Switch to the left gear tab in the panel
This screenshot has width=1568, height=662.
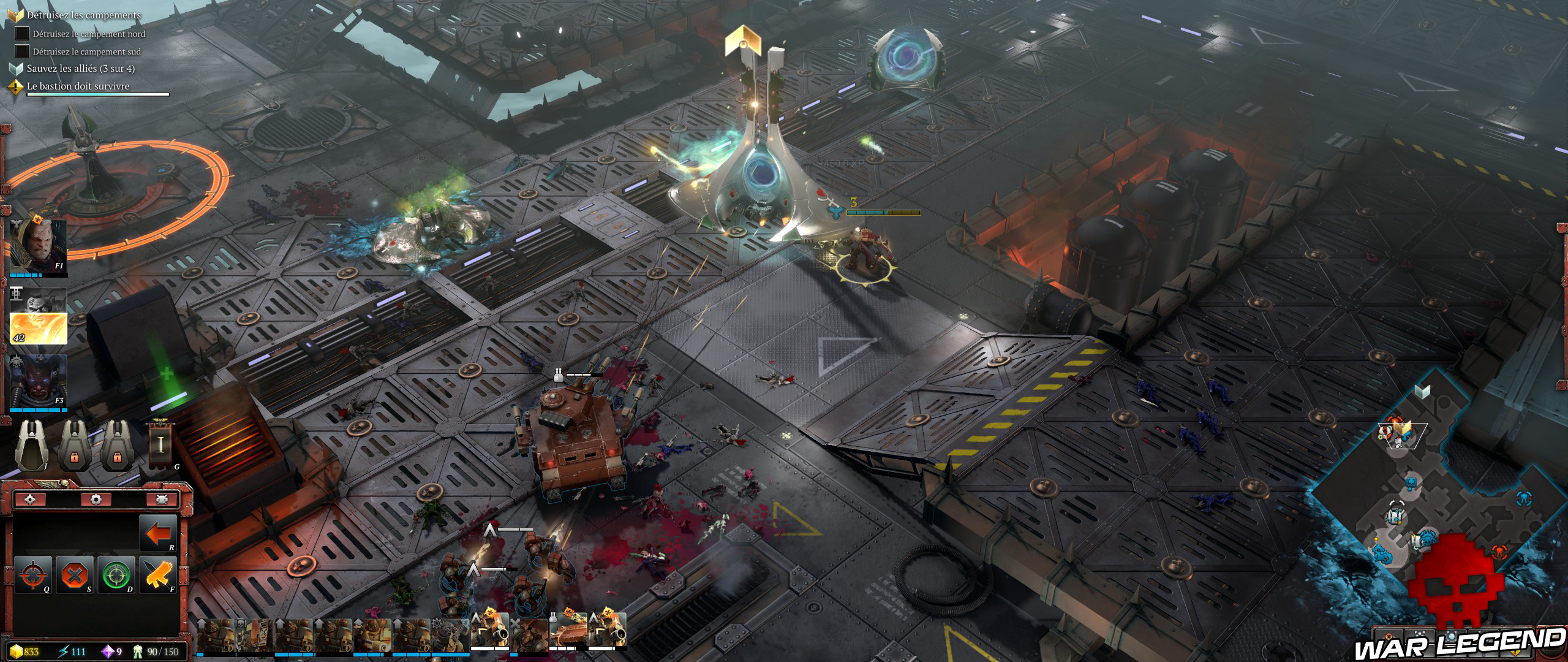[31, 498]
